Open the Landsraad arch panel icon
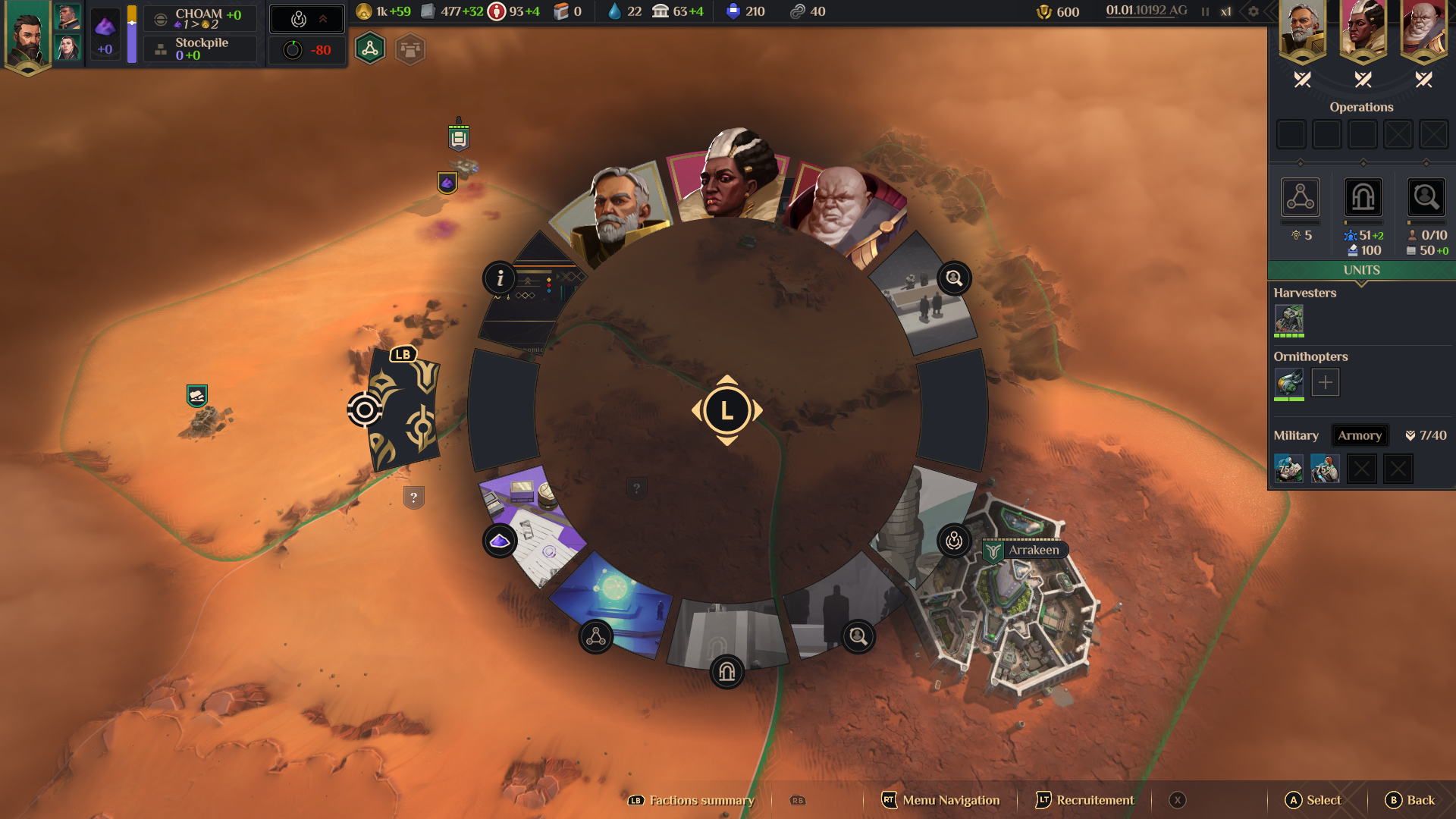This screenshot has width=1456, height=819. coord(1363,198)
